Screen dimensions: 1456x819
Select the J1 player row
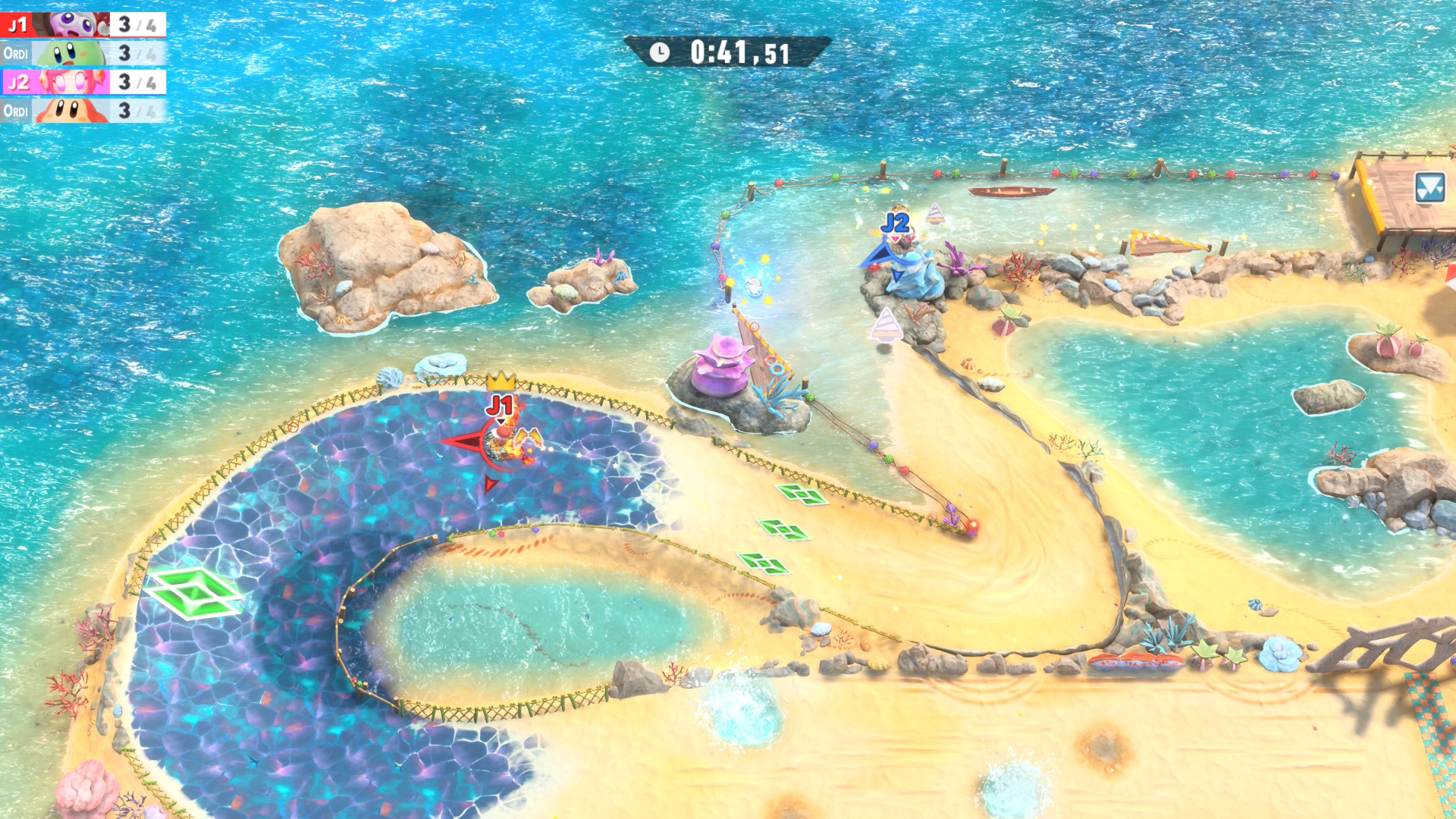(x=83, y=25)
